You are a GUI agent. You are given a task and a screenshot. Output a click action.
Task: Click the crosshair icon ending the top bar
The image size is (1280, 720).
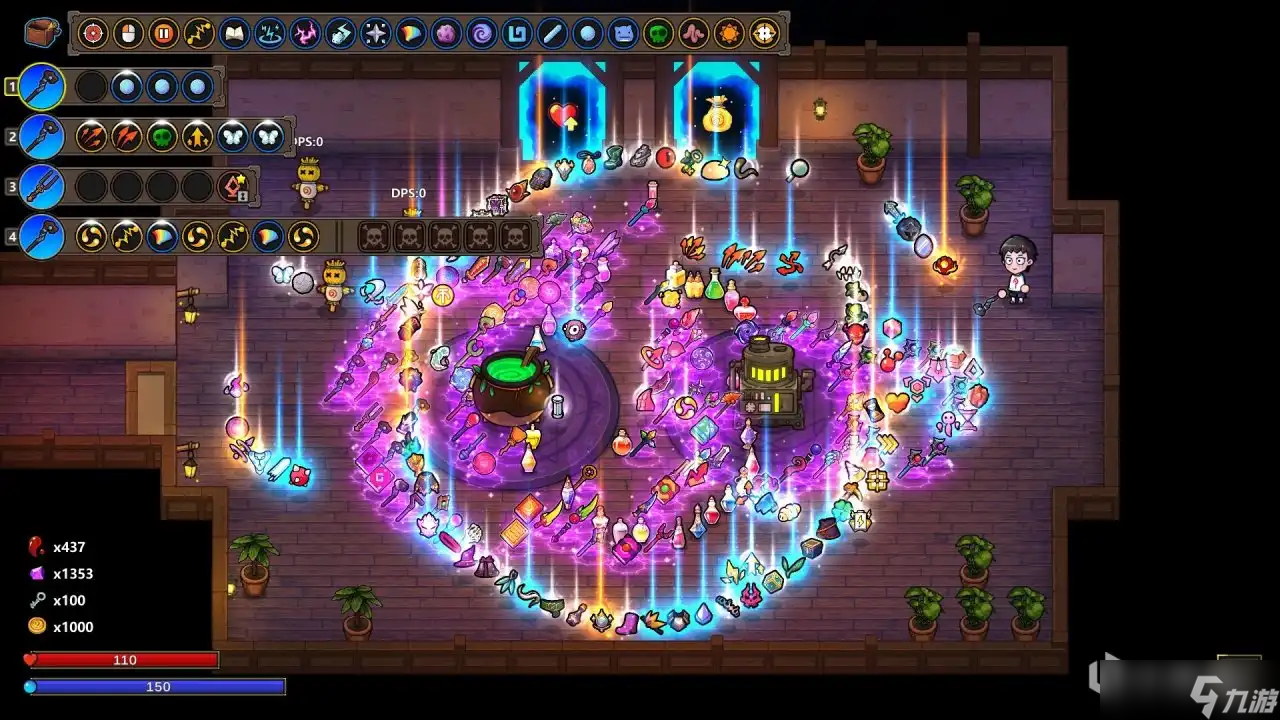coord(764,34)
